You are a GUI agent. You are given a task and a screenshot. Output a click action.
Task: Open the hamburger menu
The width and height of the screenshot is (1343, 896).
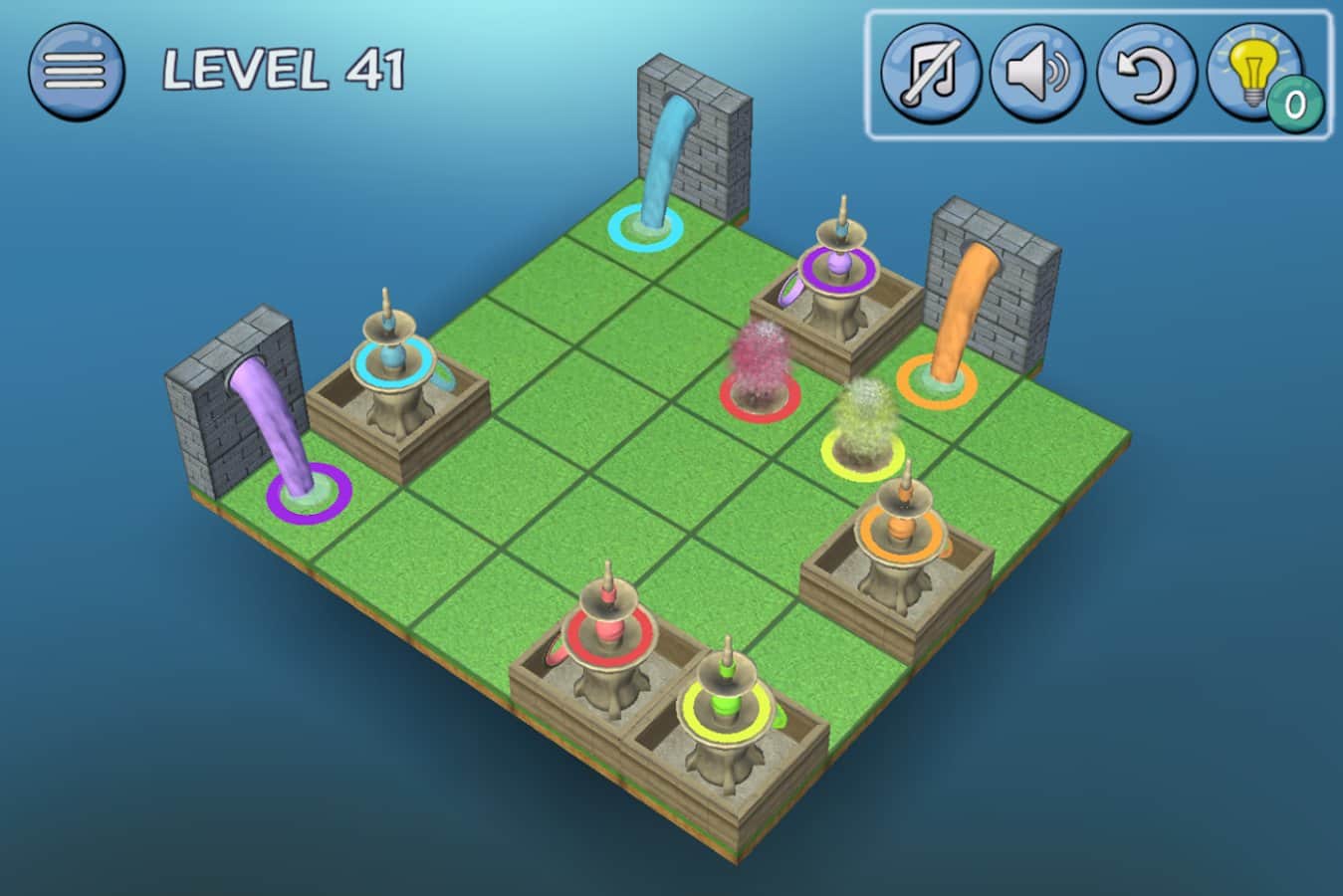pos(76,70)
